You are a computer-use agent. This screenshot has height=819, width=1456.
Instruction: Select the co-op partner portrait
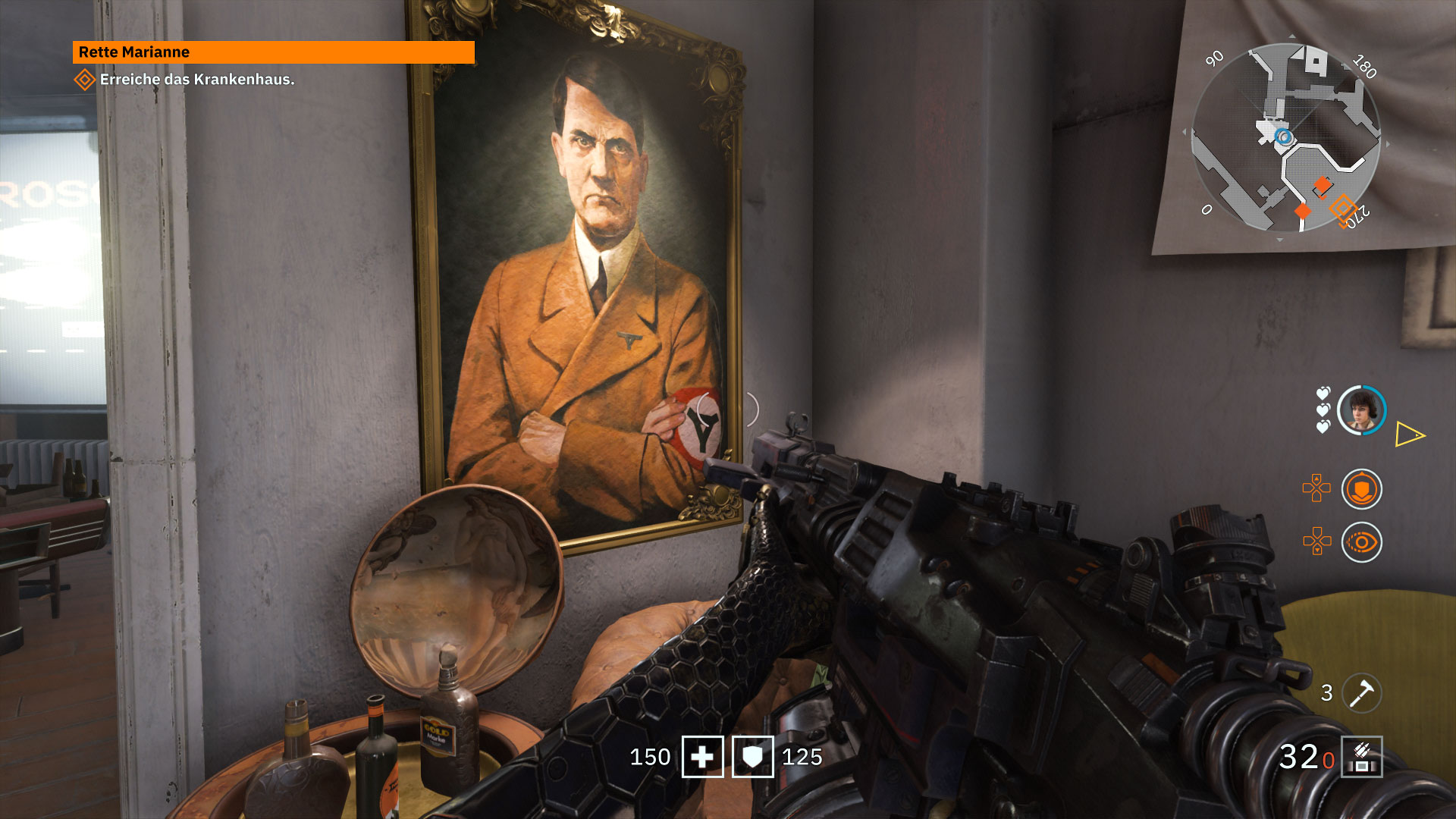point(1361,410)
